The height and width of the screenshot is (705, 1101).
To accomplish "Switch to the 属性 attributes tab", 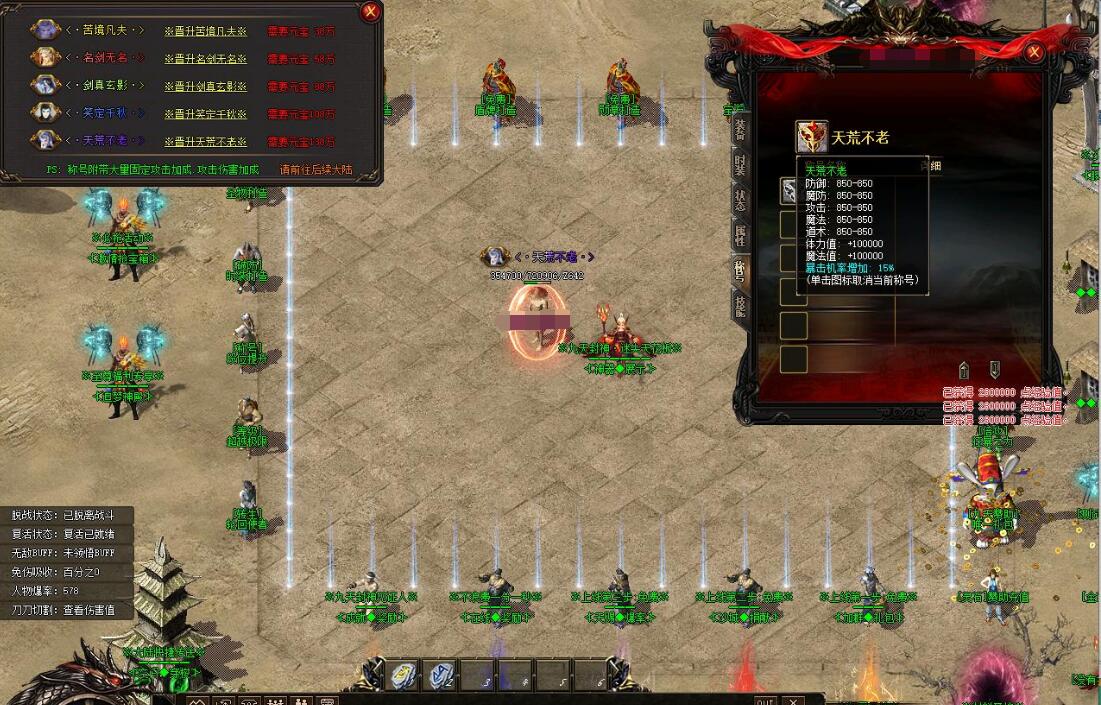I will [x=740, y=237].
